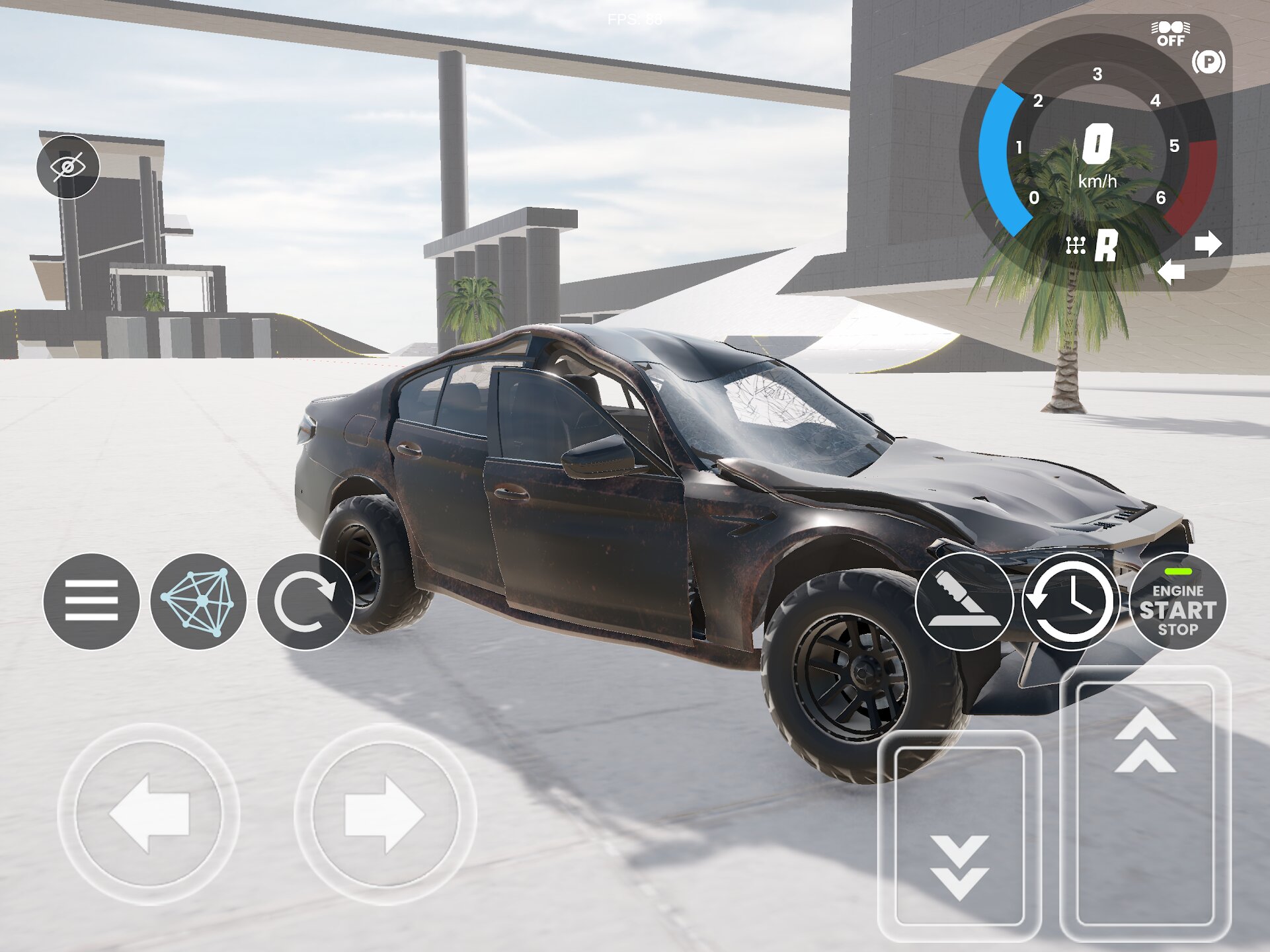
Task: Open the hamburger menu
Action: pyautogui.click(x=91, y=601)
